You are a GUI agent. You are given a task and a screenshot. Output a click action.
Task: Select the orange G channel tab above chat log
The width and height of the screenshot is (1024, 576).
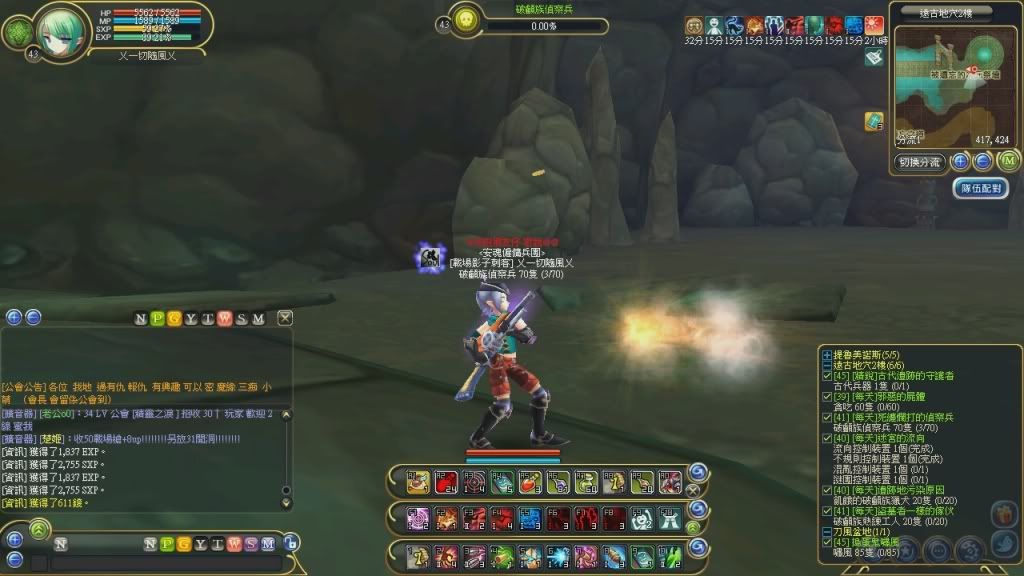(x=175, y=318)
